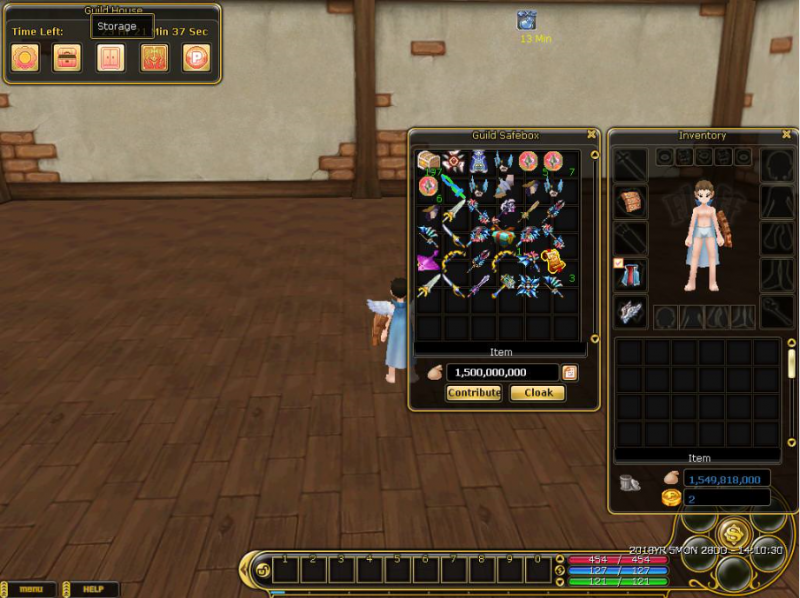Select the treasure chest item in the safebox
The image size is (800, 598).
(x=429, y=161)
